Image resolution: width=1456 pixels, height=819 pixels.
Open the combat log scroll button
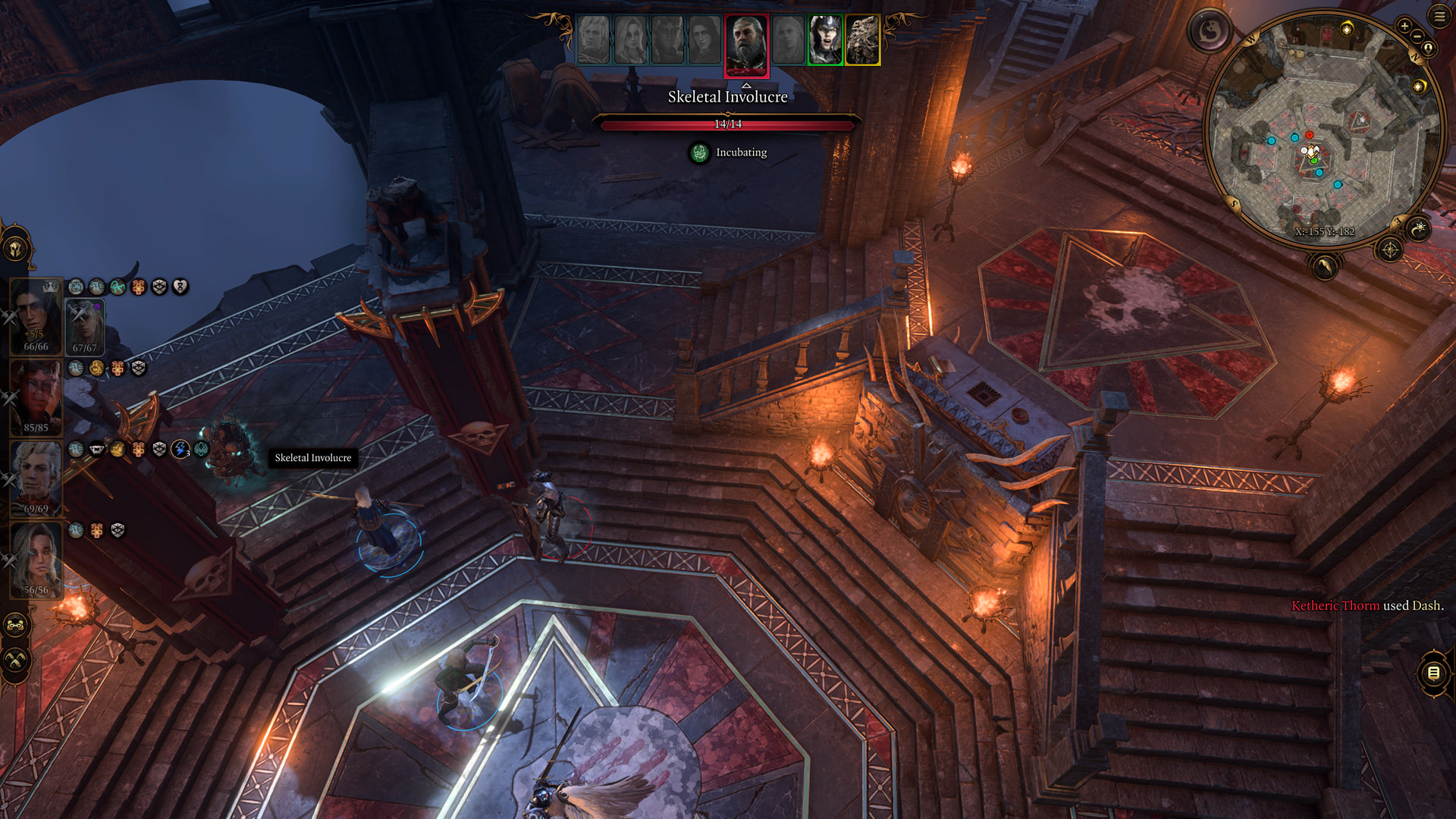pos(1433,673)
